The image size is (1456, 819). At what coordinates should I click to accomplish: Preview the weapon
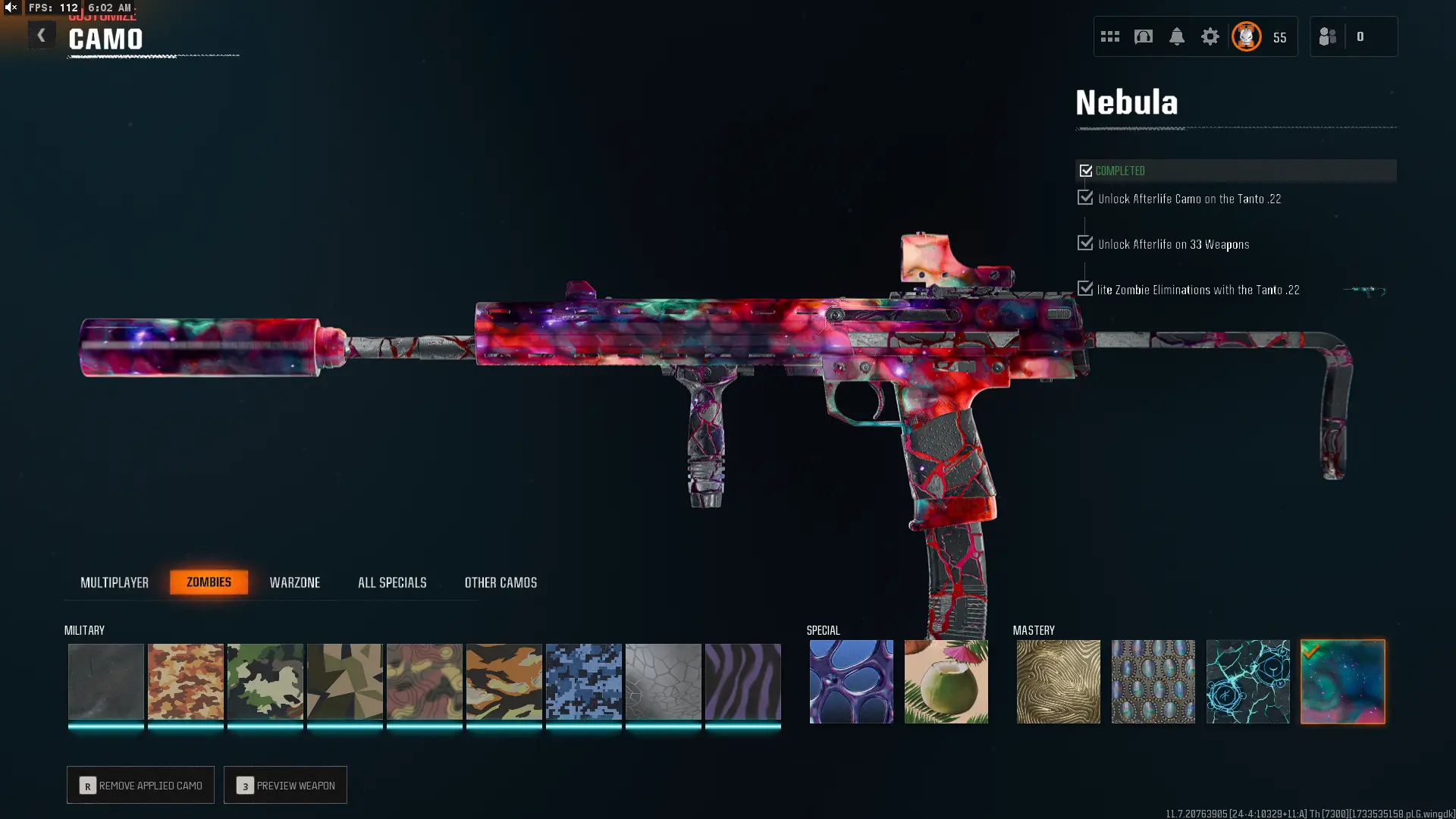(x=285, y=785)
